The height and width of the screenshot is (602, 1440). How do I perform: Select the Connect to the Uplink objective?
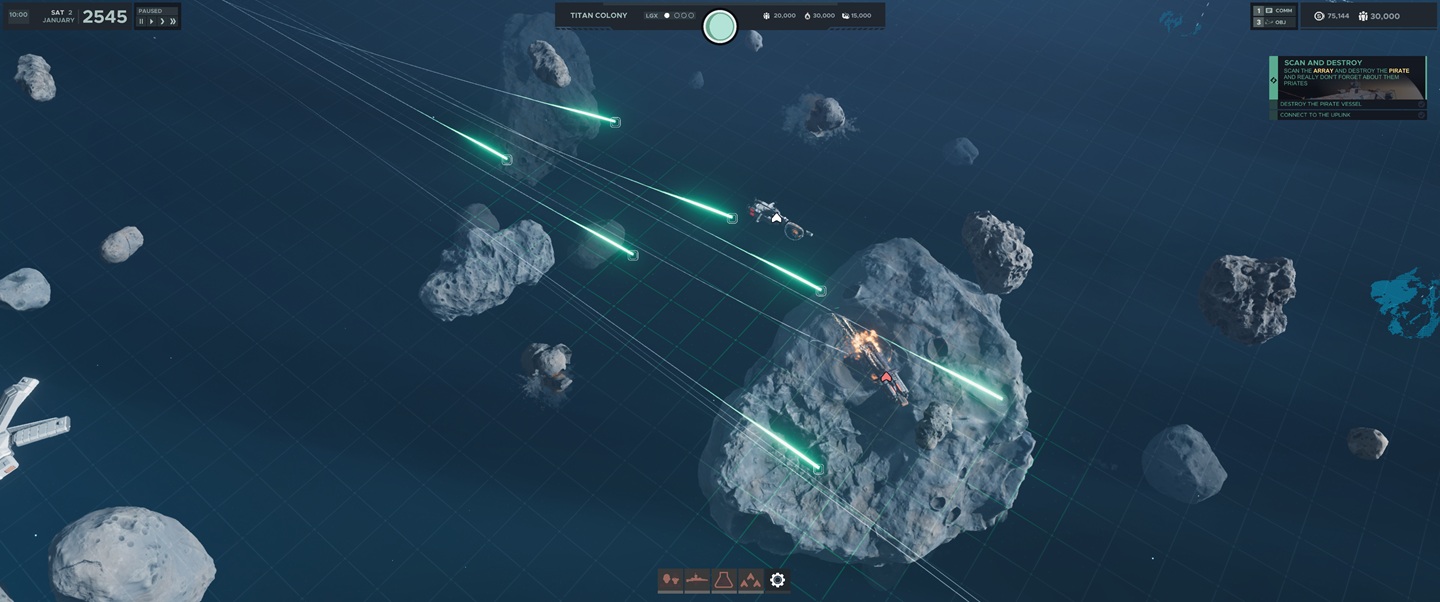pos(1350,115)
